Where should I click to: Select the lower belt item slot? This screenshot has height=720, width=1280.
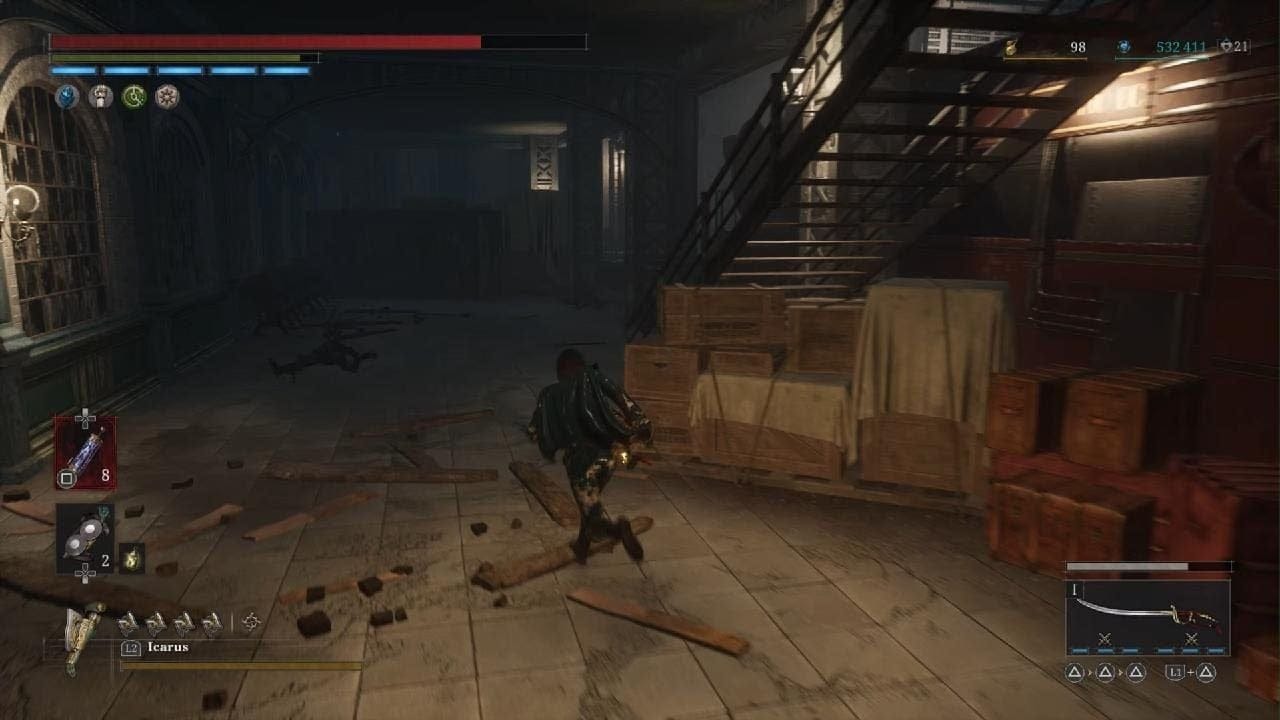pyautogui.click(x=85, y=538)
